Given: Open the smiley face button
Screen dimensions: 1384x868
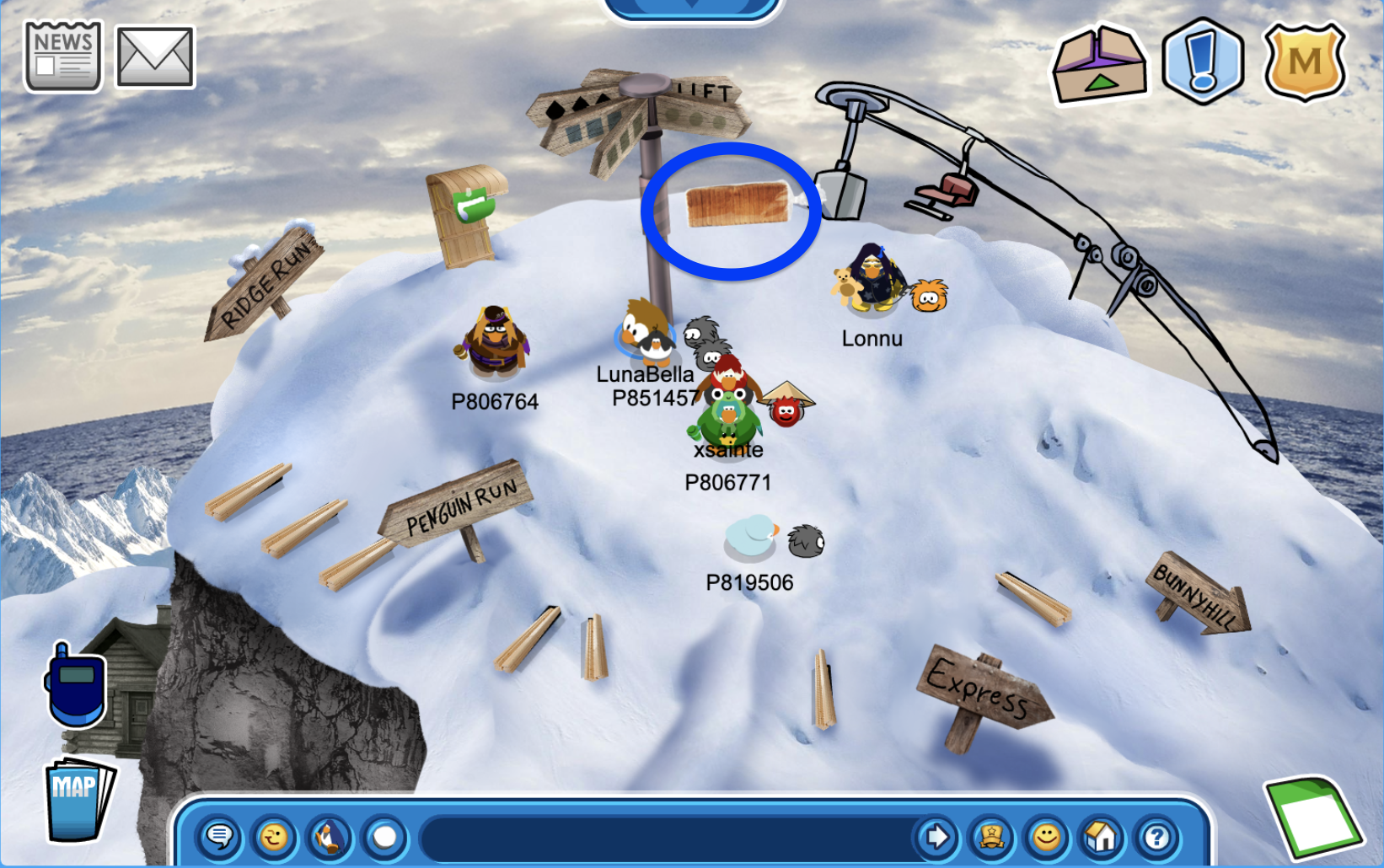Looking at the screenshot, I should (x=1046, y=837).
